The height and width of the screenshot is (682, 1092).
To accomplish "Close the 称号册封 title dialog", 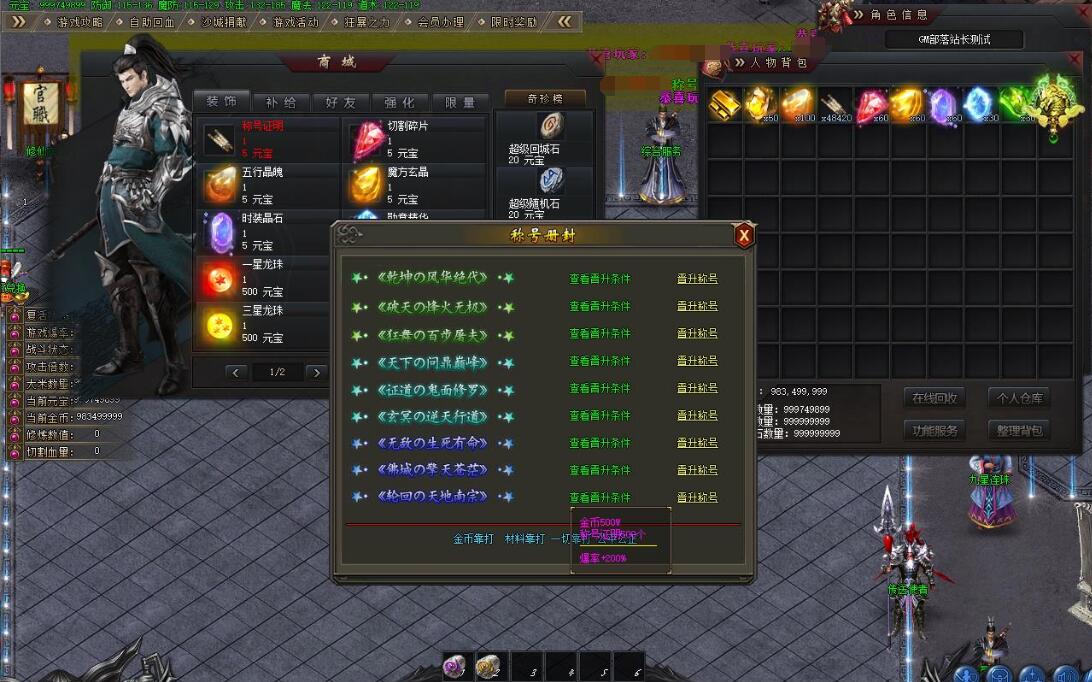I will tap(743, 236).
